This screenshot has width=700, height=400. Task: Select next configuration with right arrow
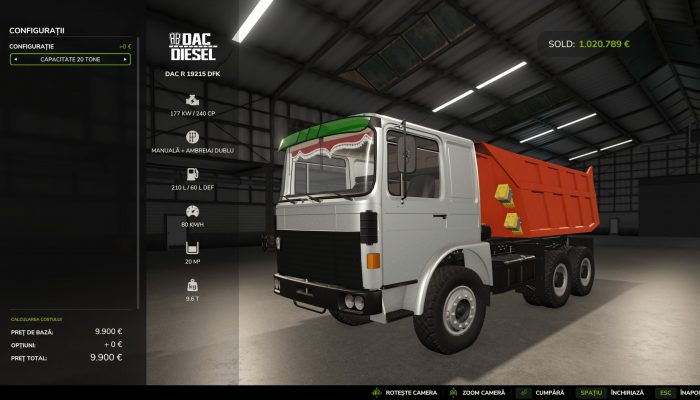125,60
